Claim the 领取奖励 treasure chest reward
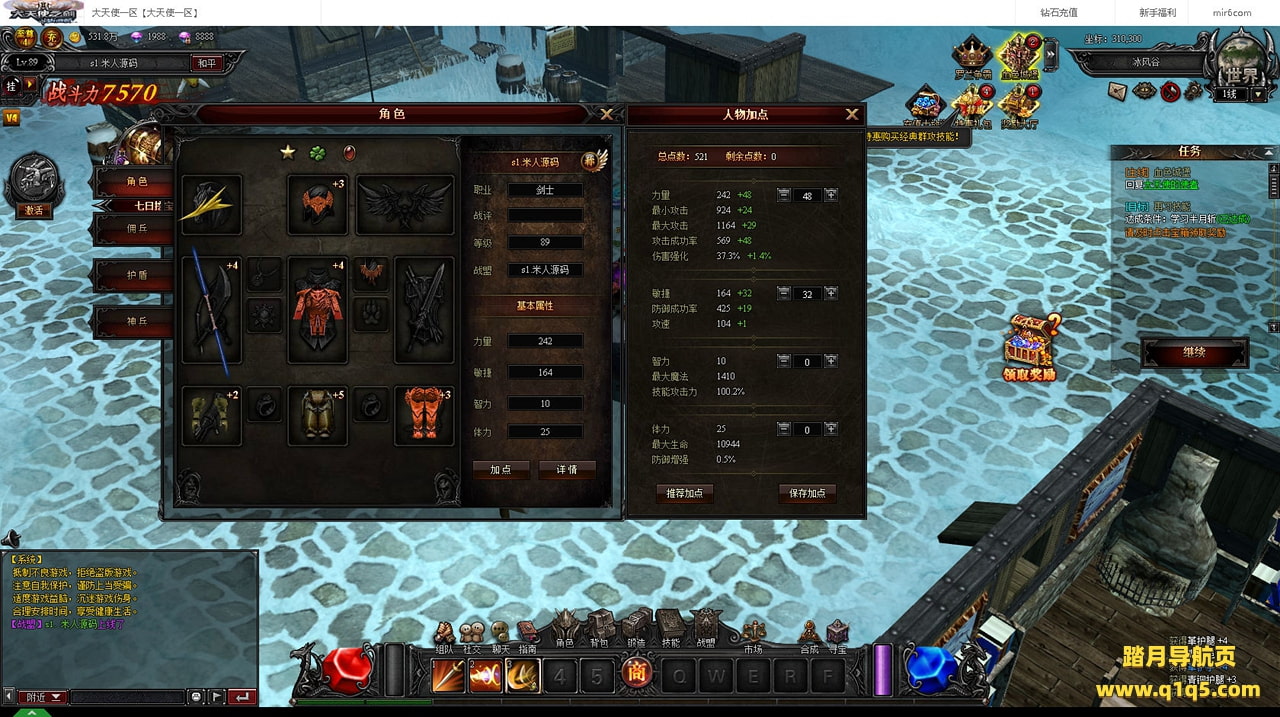The image size is (1280, 717). pyautogui.click(x=1030, y=346)
